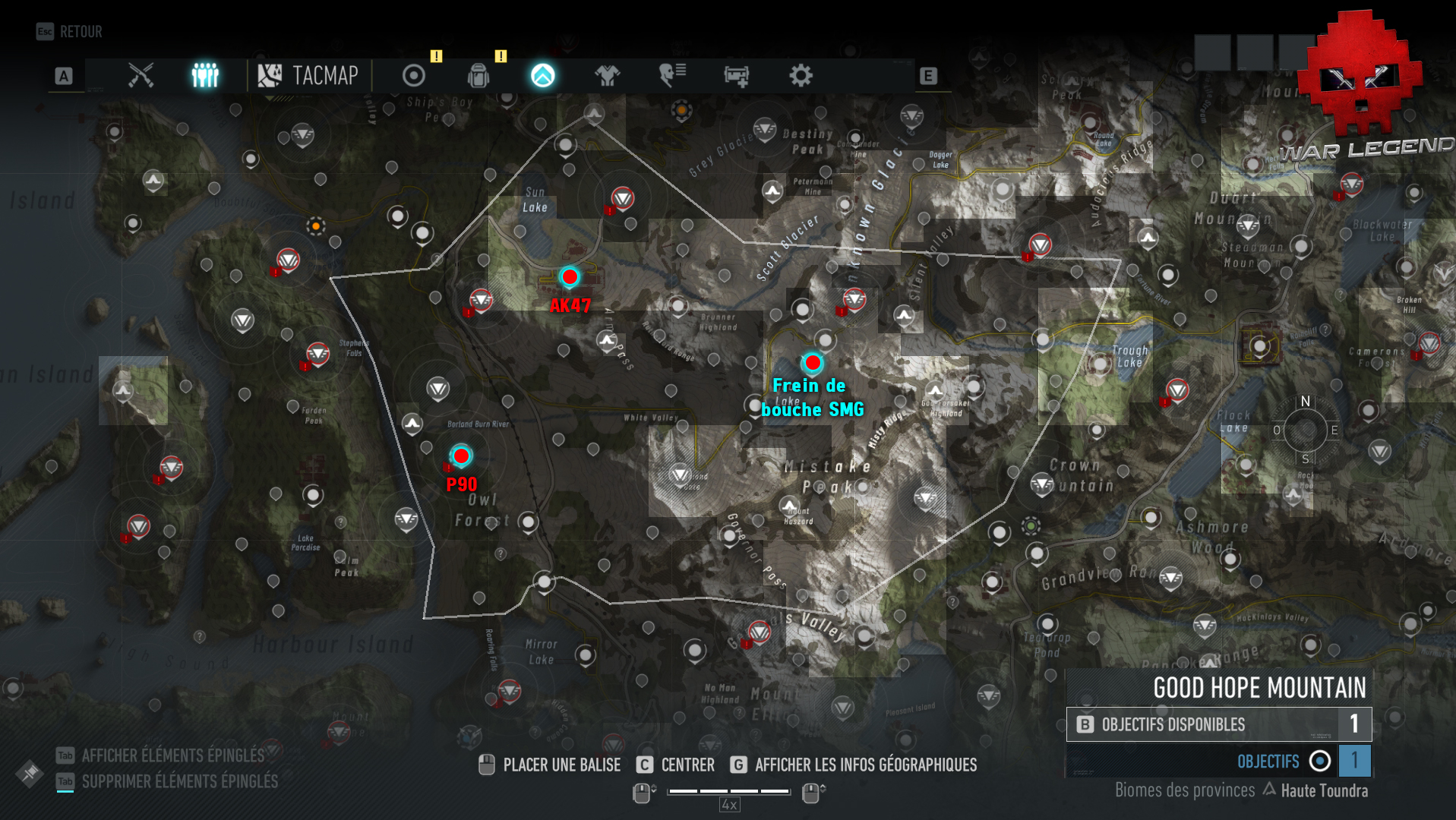
Task: Open the settings gear icon
Action: pos(802,76)
